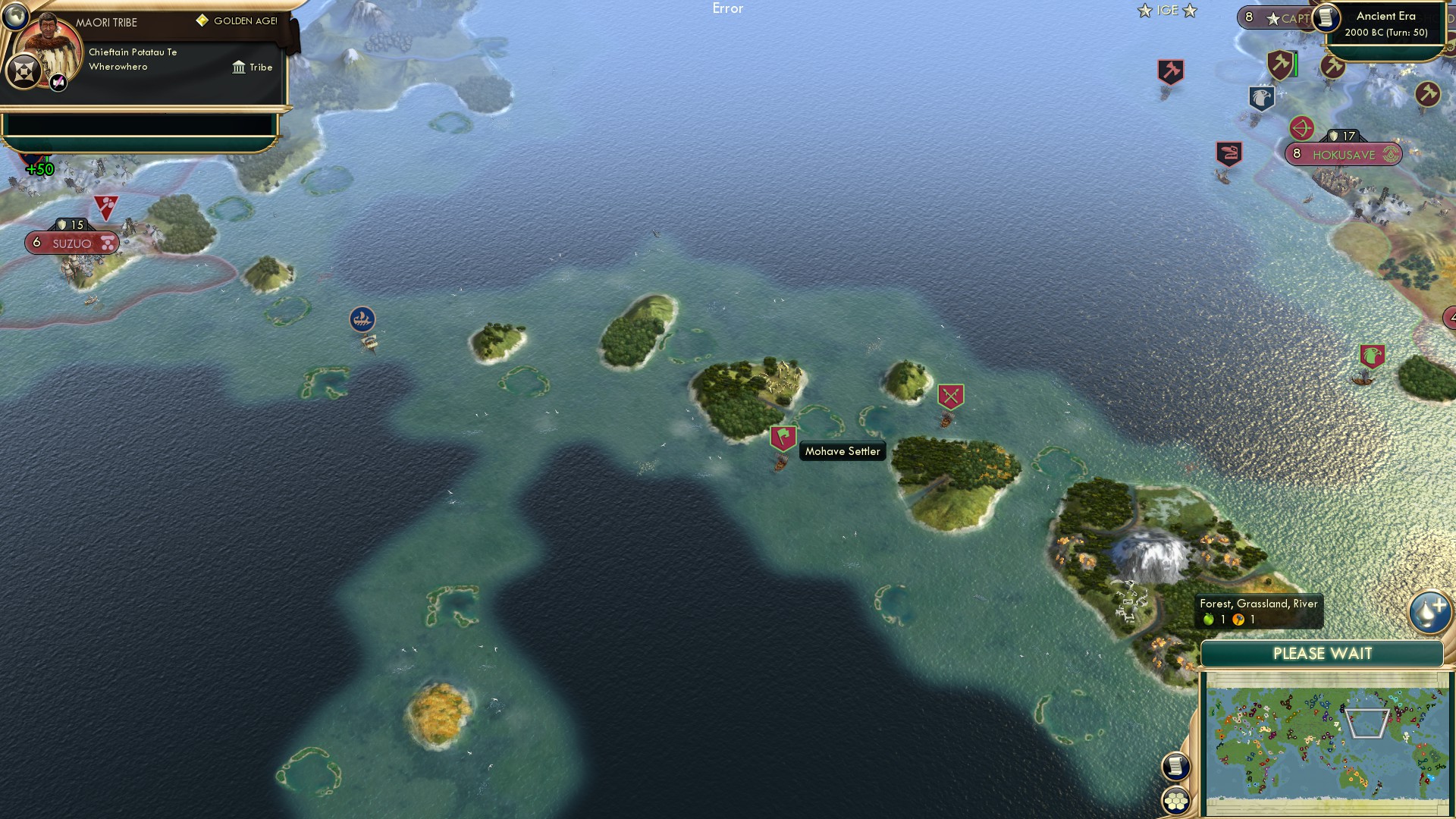Open the Suzuo city banner
This screenshot has width=1456, height=819.
click(72, 243)
